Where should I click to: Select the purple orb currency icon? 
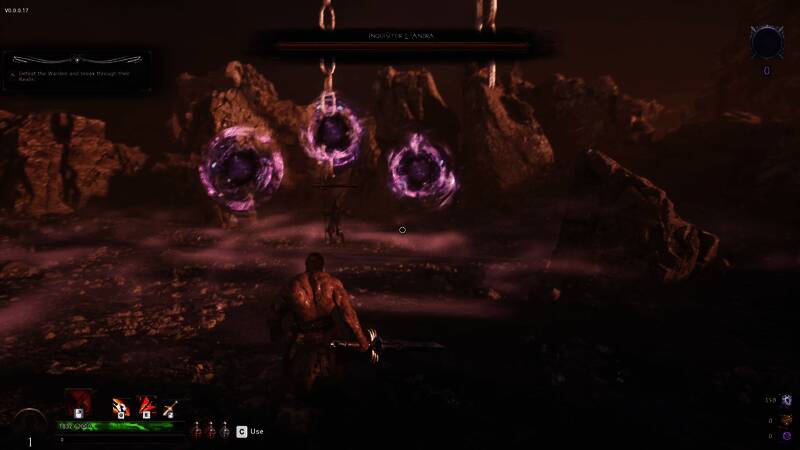(x=787, y=436)
